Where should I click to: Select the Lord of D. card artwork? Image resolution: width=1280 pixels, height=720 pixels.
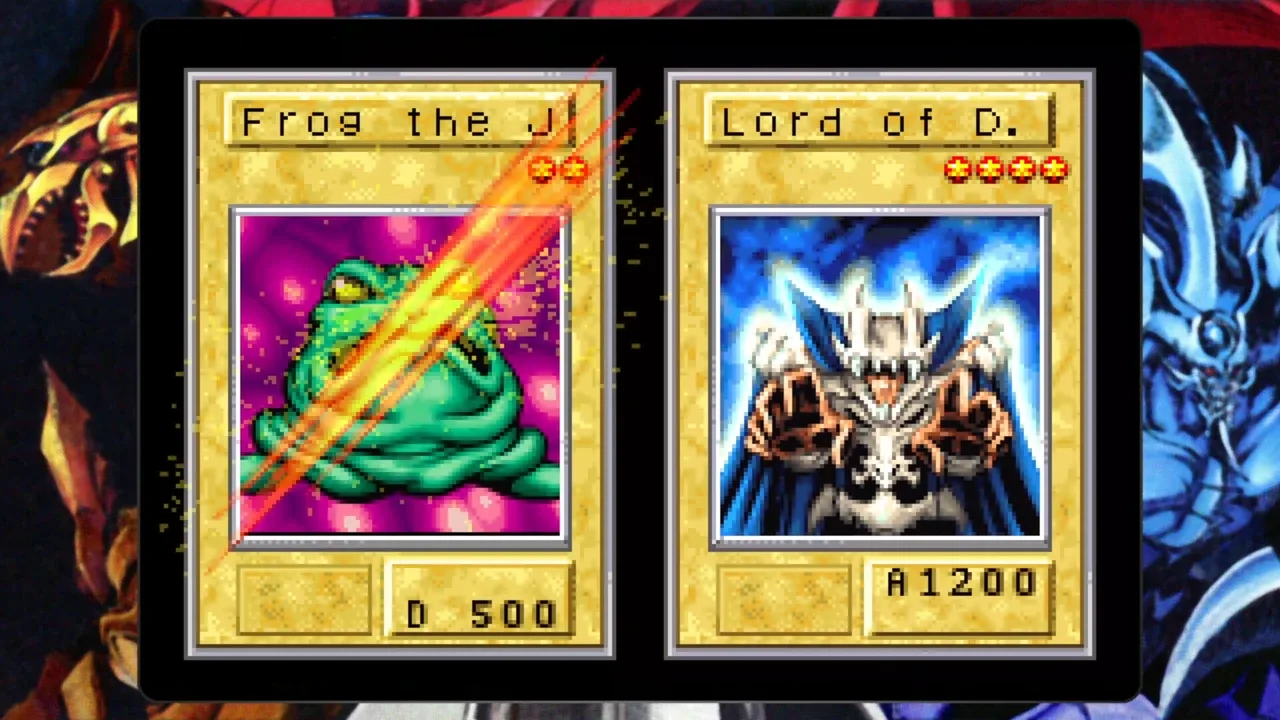880,375
